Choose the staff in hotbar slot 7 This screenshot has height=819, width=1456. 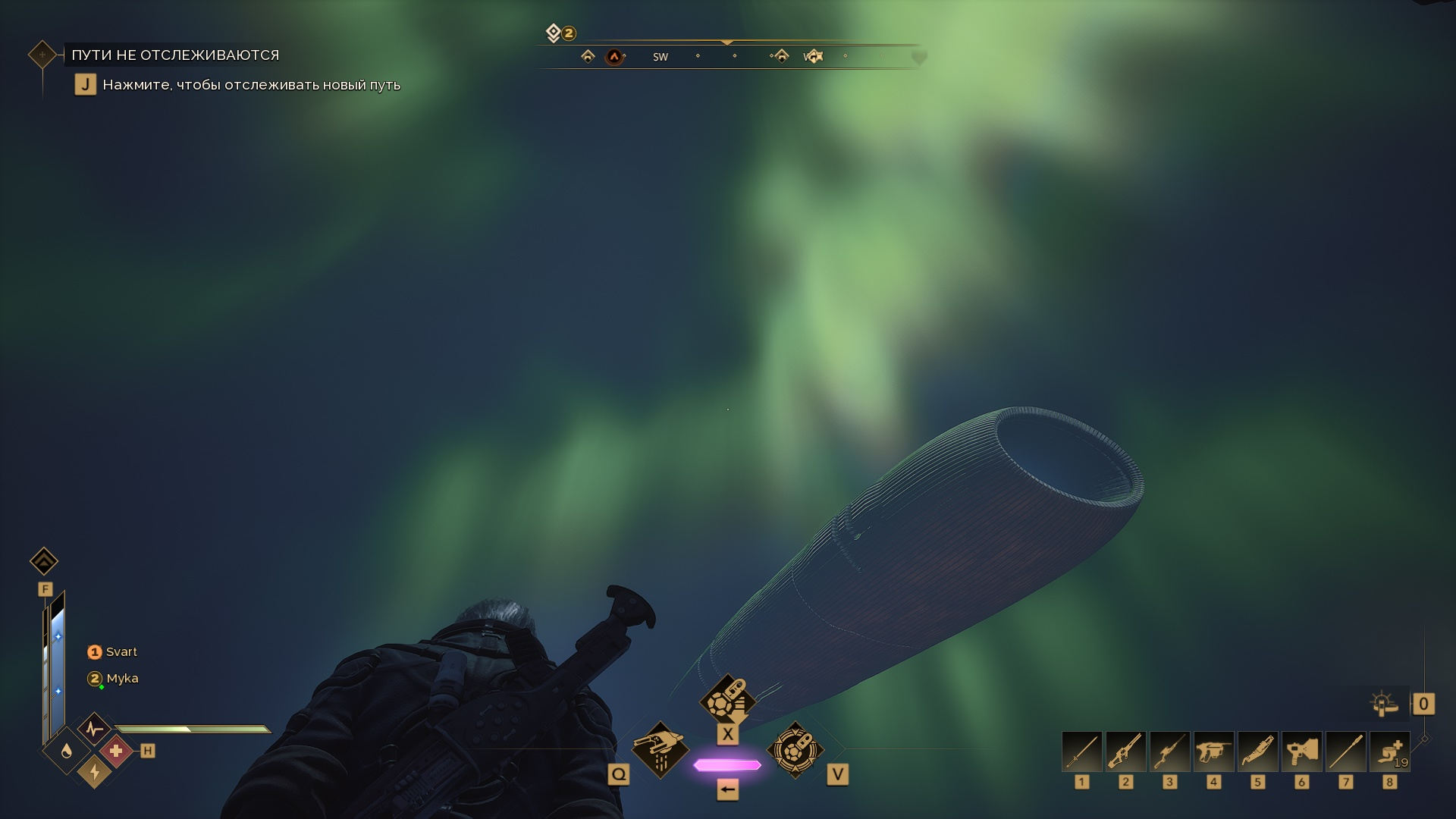(1345, 752)
